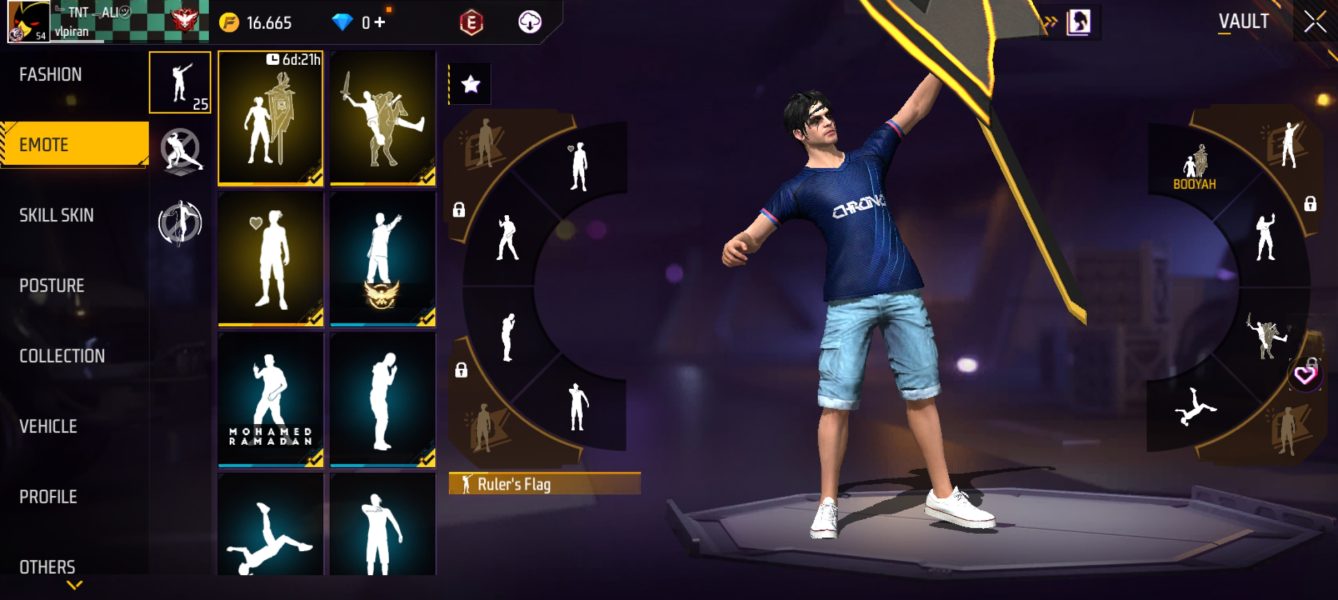Screen dimensions: 1338x600
Task: Open the Skill Skin category
Action: (x=57, y=216)
